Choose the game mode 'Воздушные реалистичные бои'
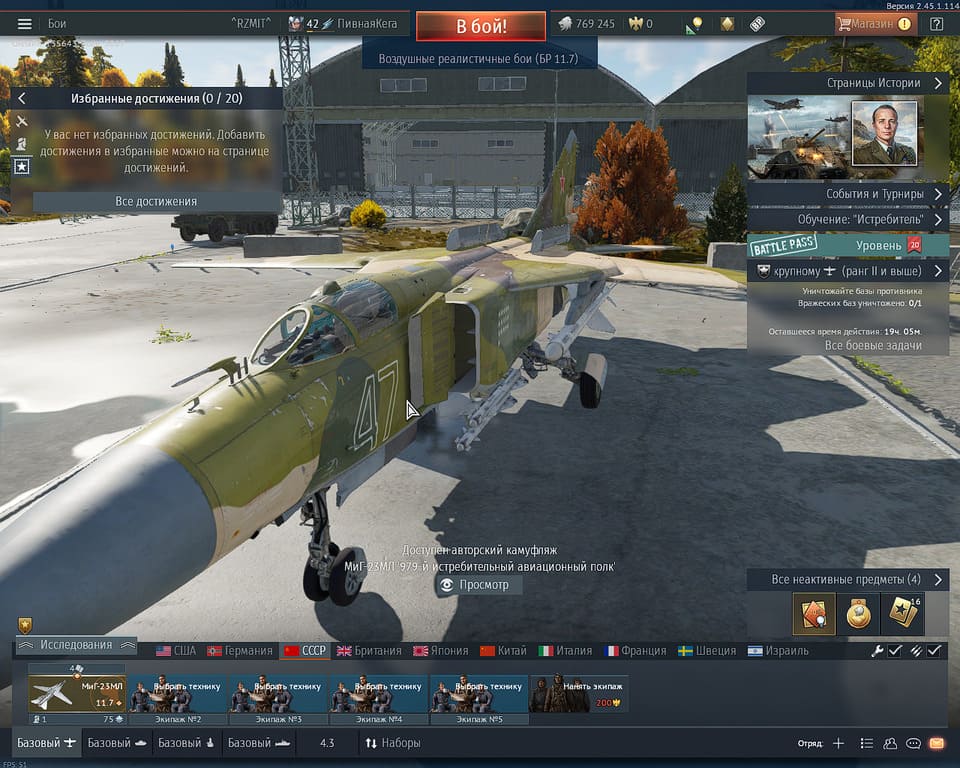Image resolution: width=960 pixels, height=768 pixels. (480, 59)
